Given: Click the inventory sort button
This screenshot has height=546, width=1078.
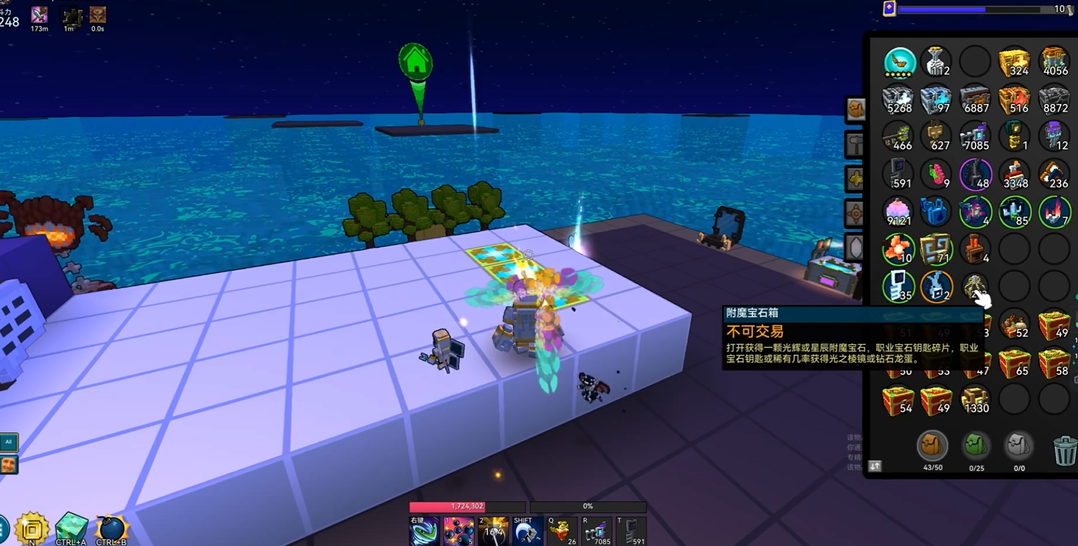Looking at the screenshot, I should pos(876,466).
